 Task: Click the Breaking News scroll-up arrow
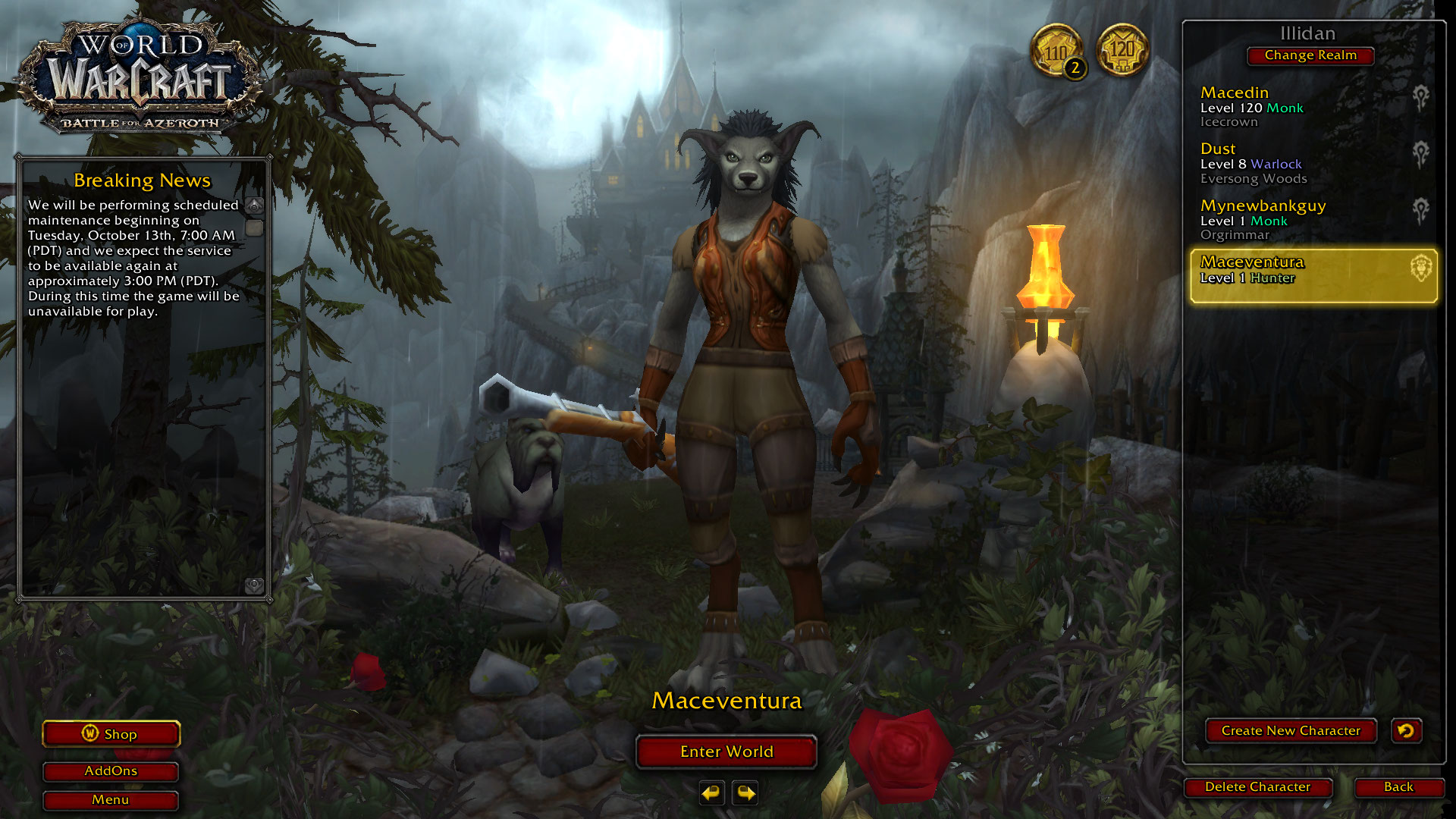coord(255,206)
